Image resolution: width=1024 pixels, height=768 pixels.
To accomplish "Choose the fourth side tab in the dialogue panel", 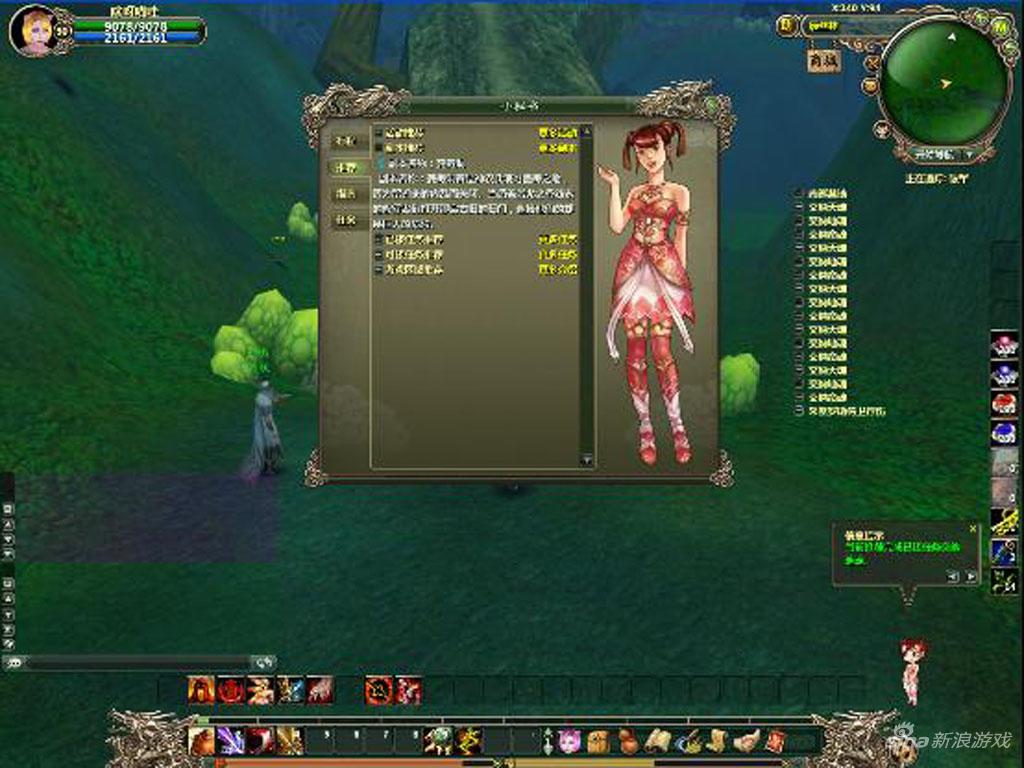I will [x=346, y=220].
